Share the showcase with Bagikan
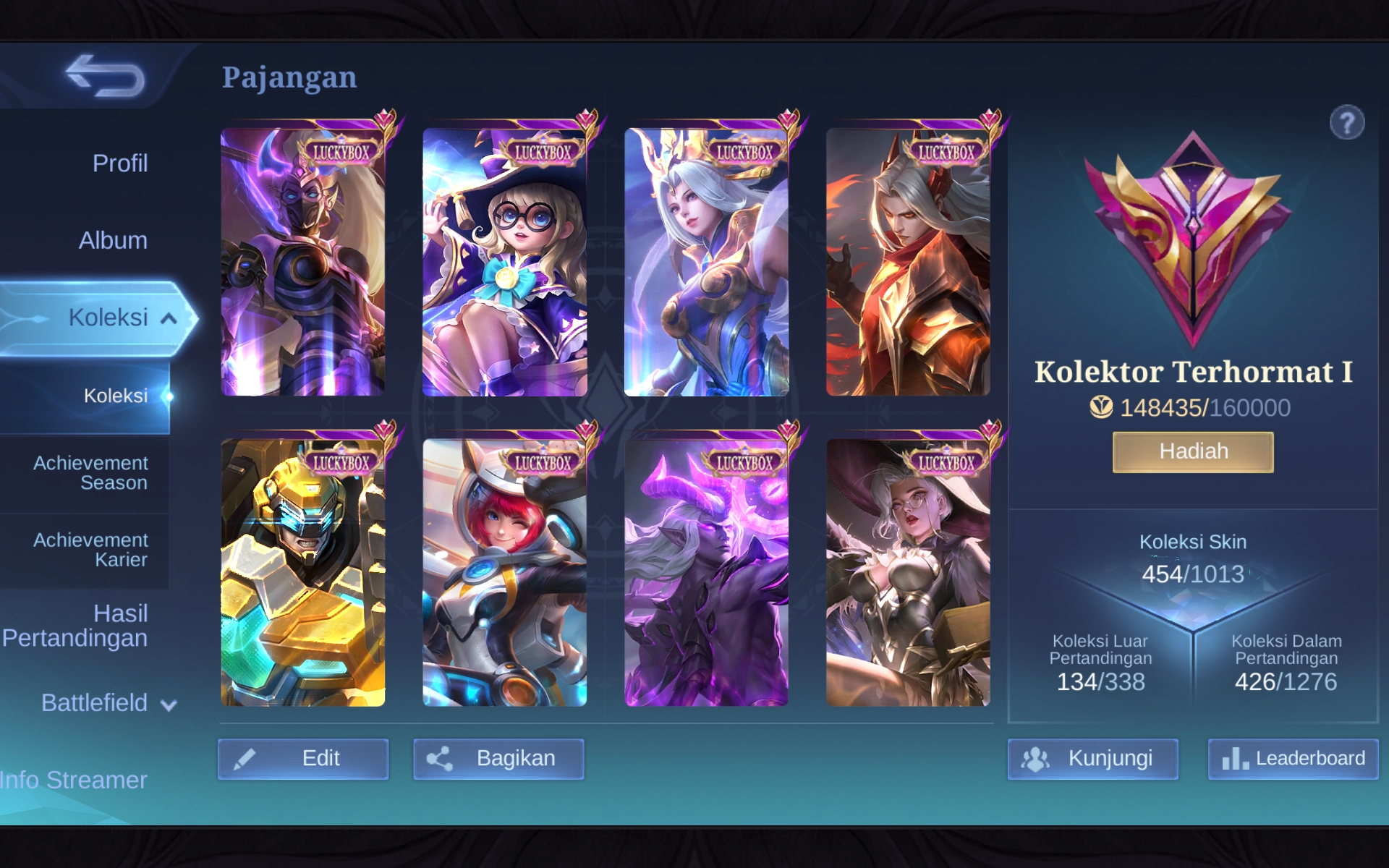1389x868 pixels. click(x=498, y=759)
